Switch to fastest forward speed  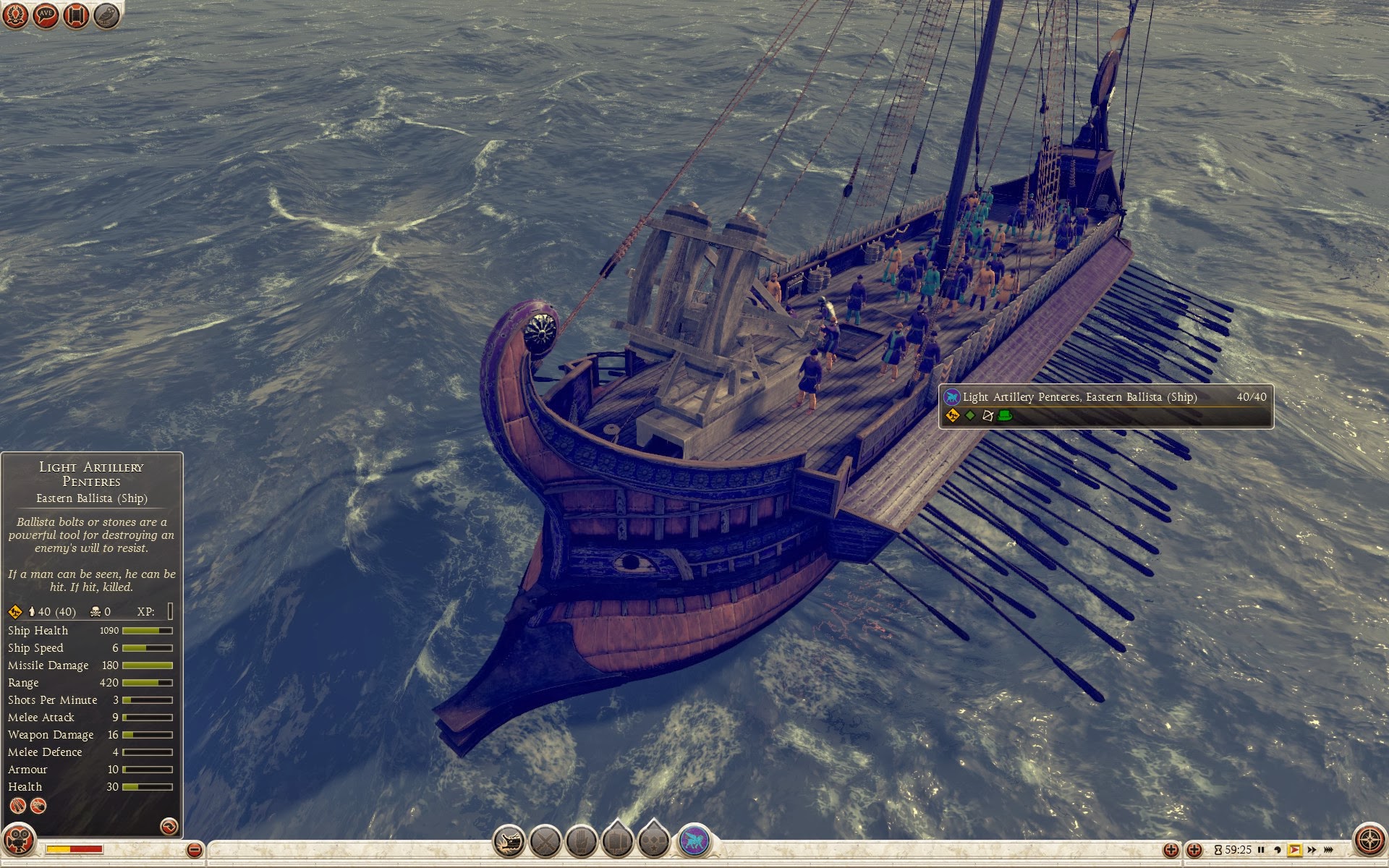[1329, 850]
